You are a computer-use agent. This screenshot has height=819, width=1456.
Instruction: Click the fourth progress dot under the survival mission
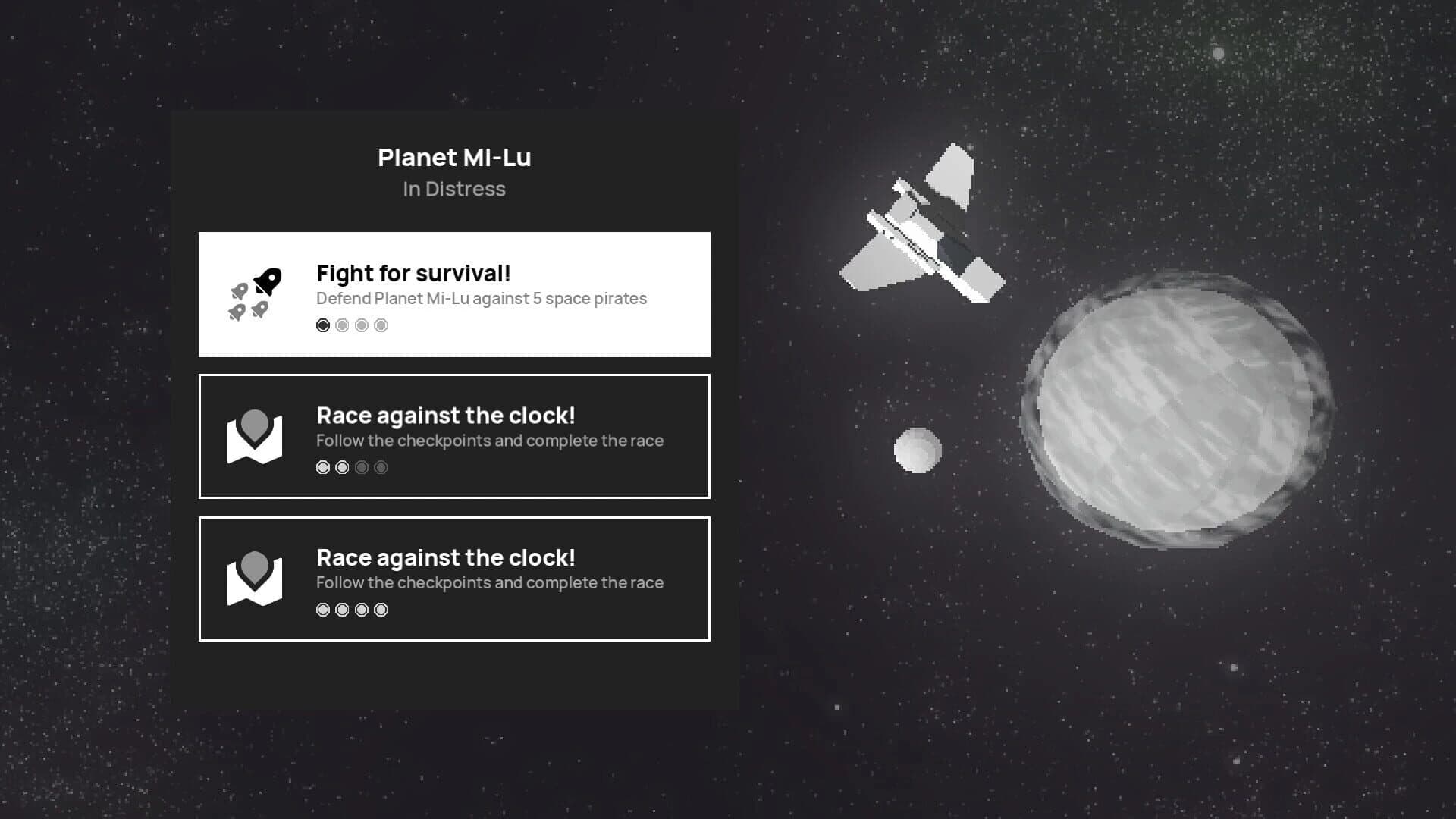[380, 325]
